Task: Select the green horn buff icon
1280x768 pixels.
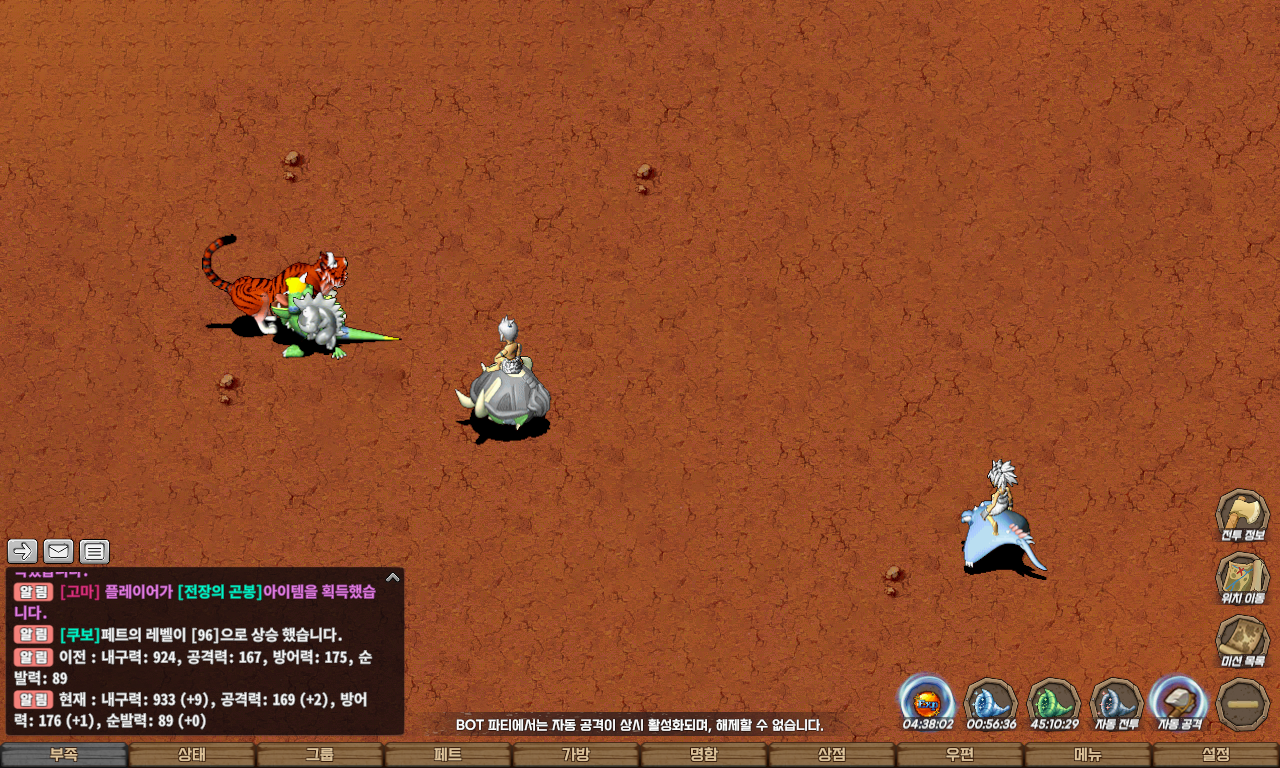Action: point(1053,701)
